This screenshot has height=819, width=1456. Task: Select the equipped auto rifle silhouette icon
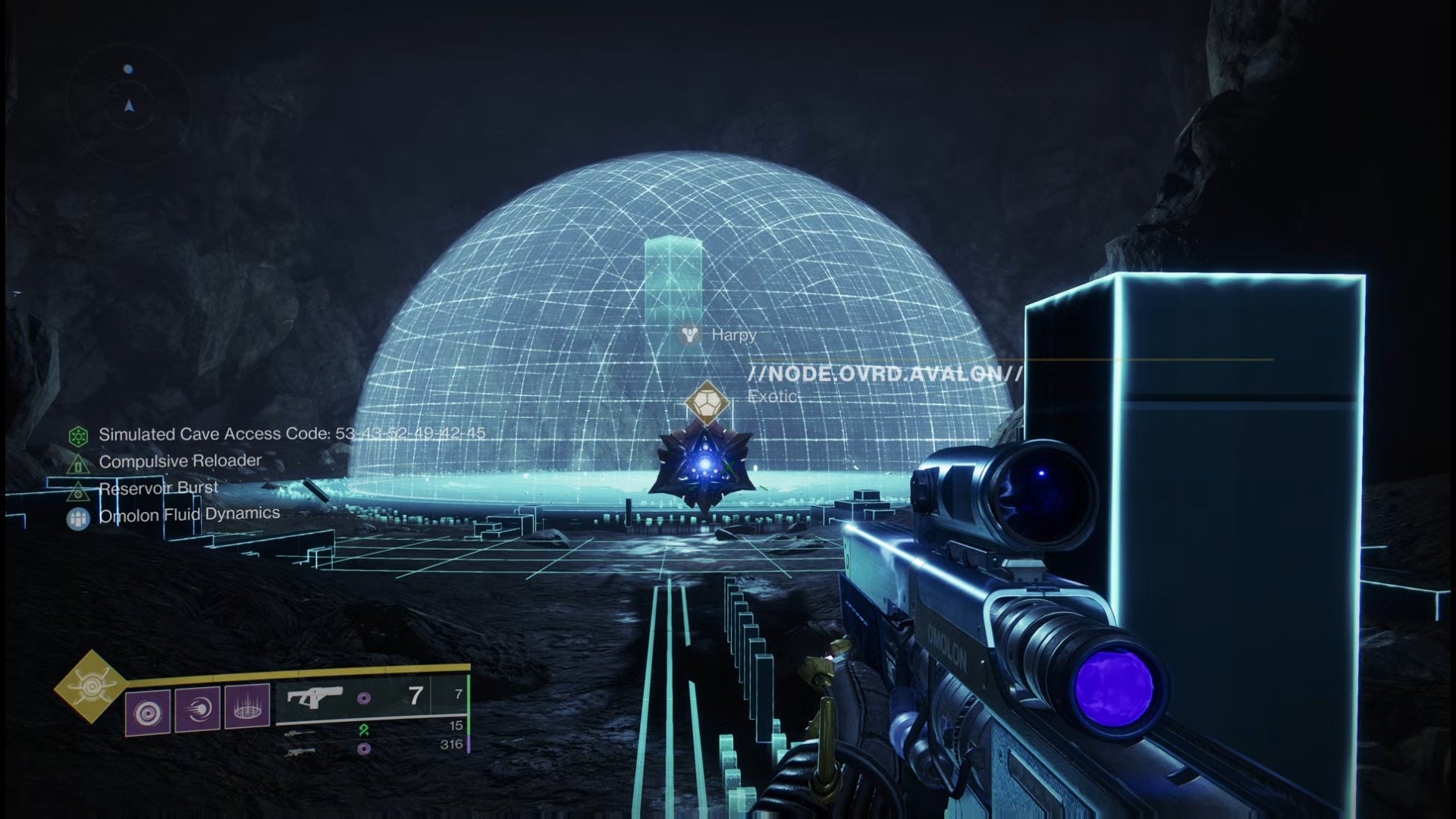pos(315,698)
